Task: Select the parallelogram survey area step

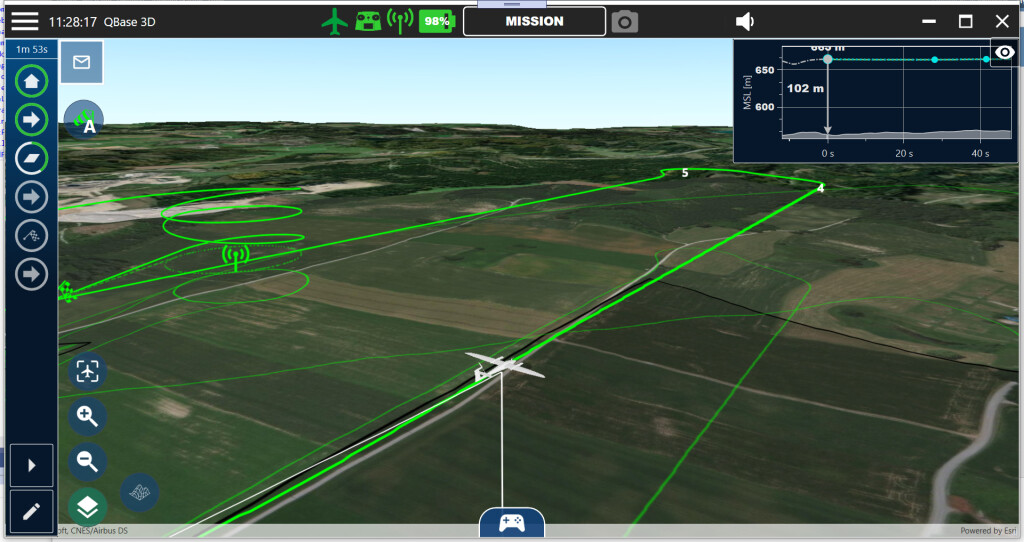Action: 32,158
